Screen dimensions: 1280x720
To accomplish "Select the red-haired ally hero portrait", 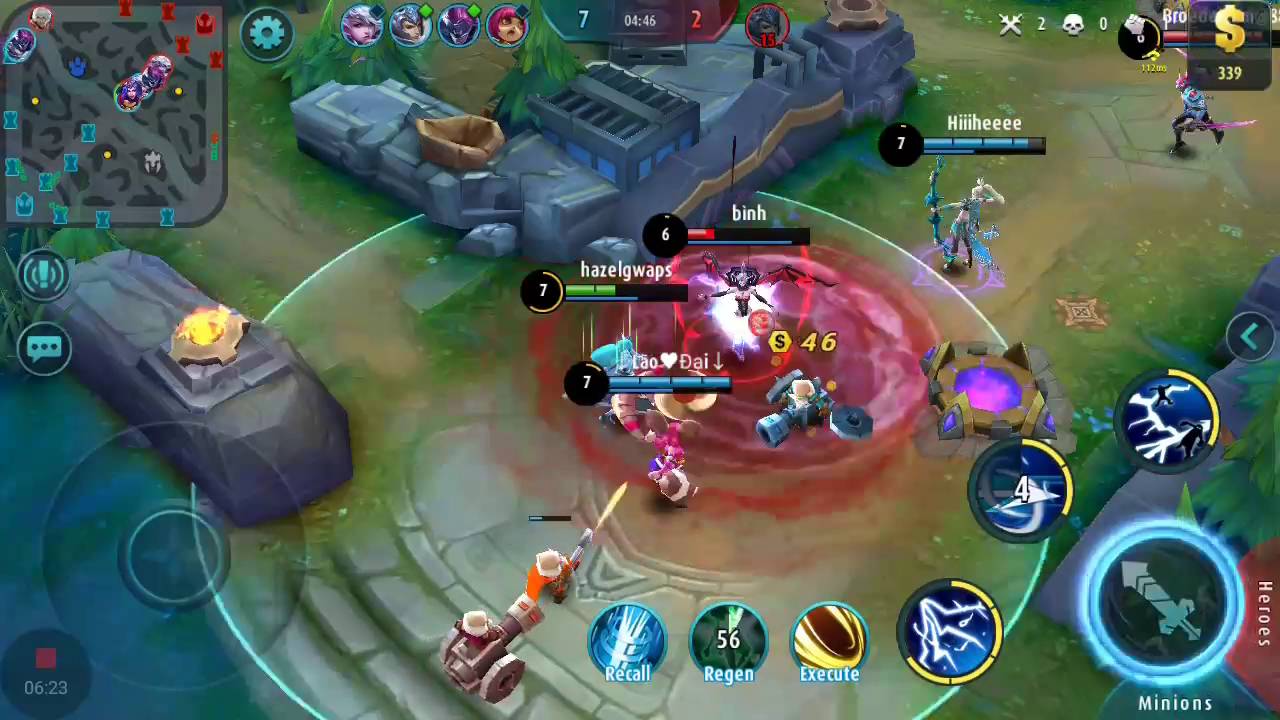I will coord(507,26).
